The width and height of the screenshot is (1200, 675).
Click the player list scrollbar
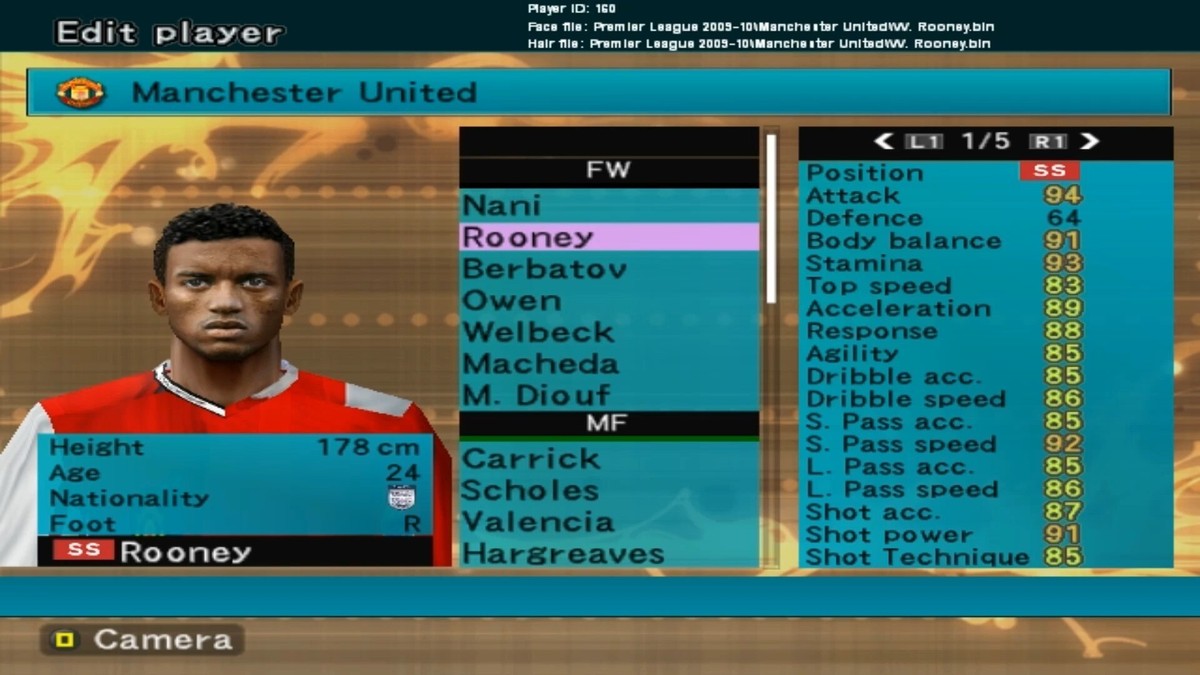coord(771,218)
